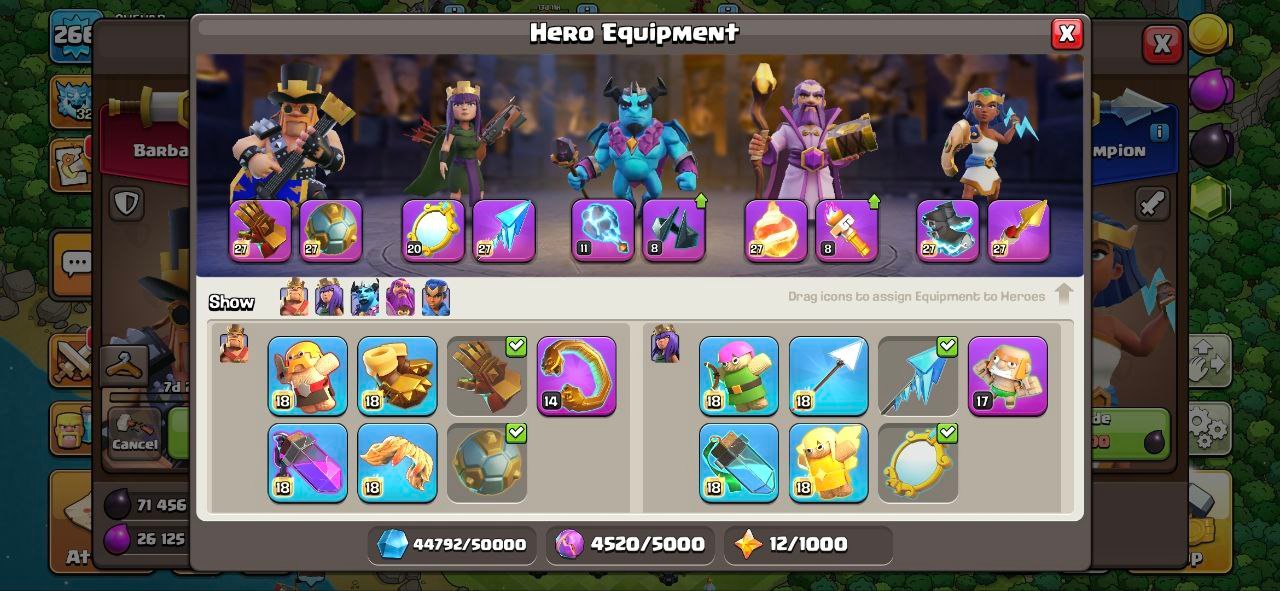Show Minion Prince equipment only
Viewport: 1280px width, 591px height.
click(365, 298)
